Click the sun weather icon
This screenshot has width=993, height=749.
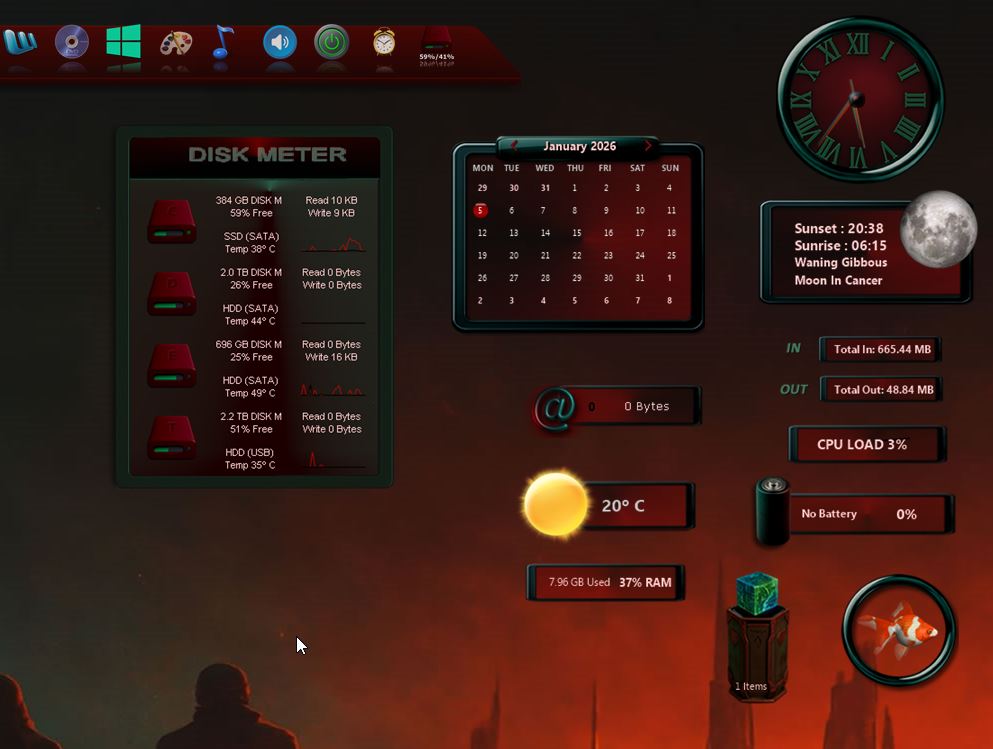tap(556, 504)
